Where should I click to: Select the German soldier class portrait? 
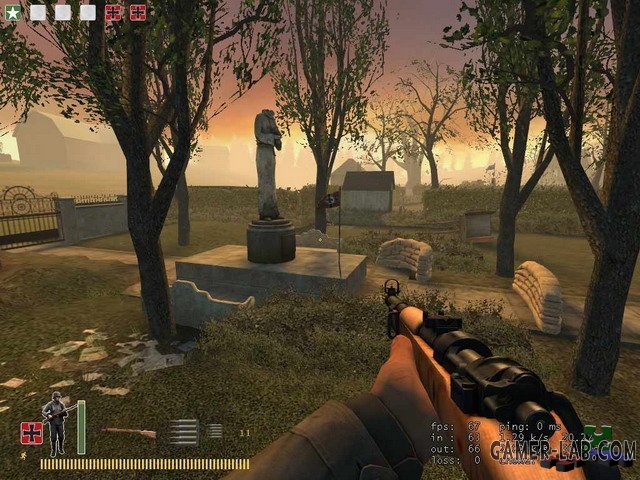tap(54, 424)
